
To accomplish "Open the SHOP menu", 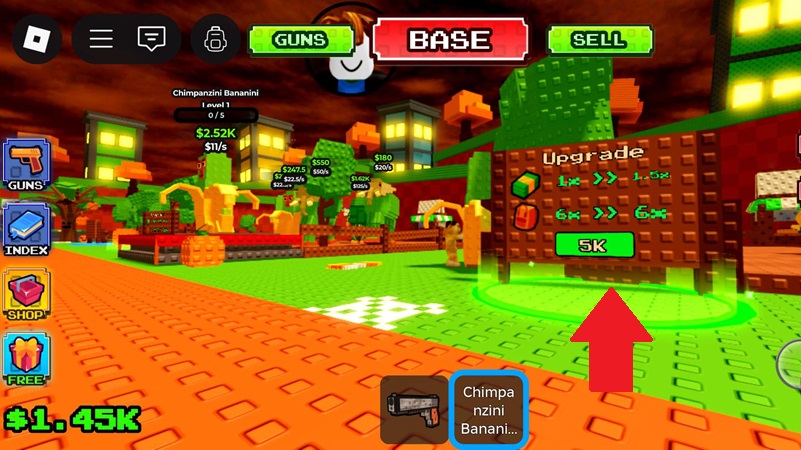I will [26, 294].
